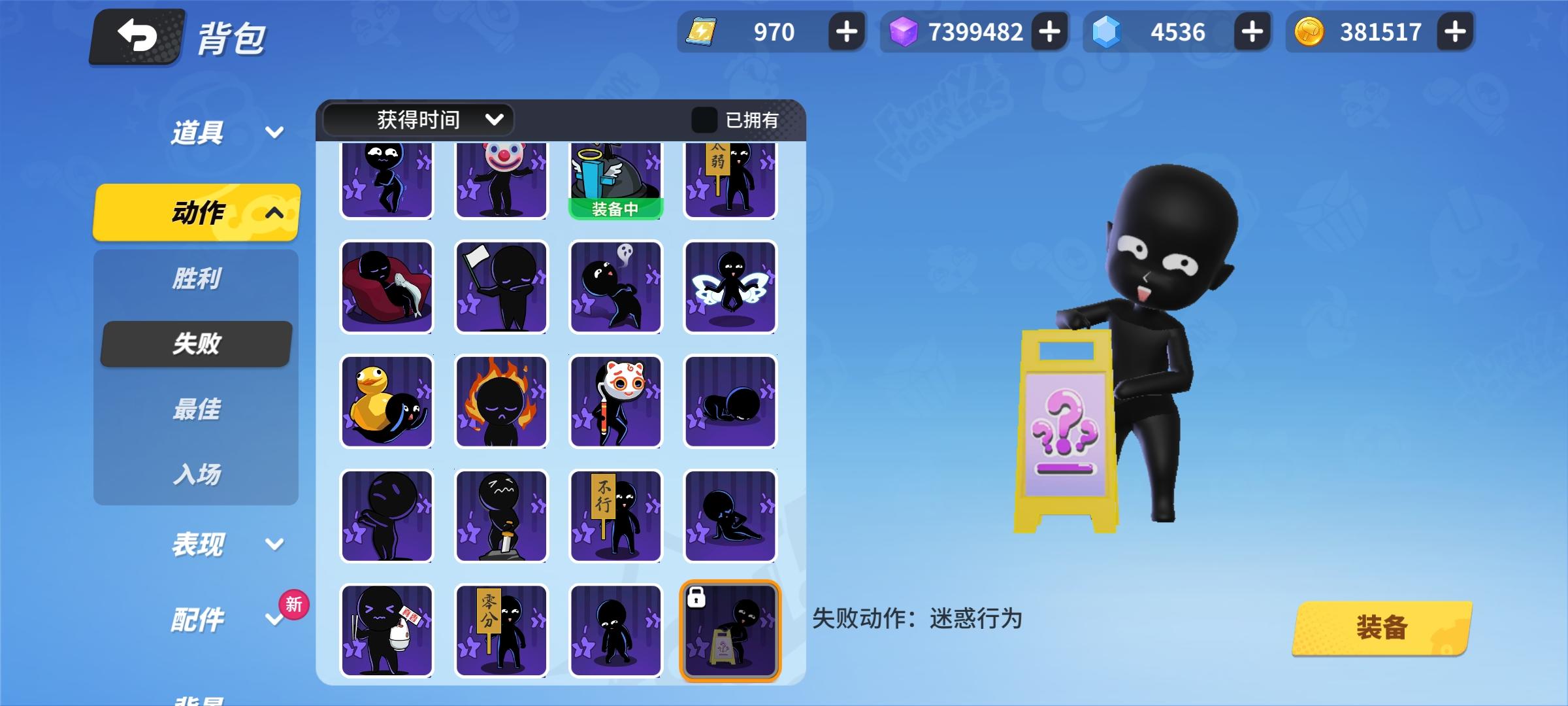Toggle the 已拥有 owned filter checkbox
1568x706 pixels.
703,120
